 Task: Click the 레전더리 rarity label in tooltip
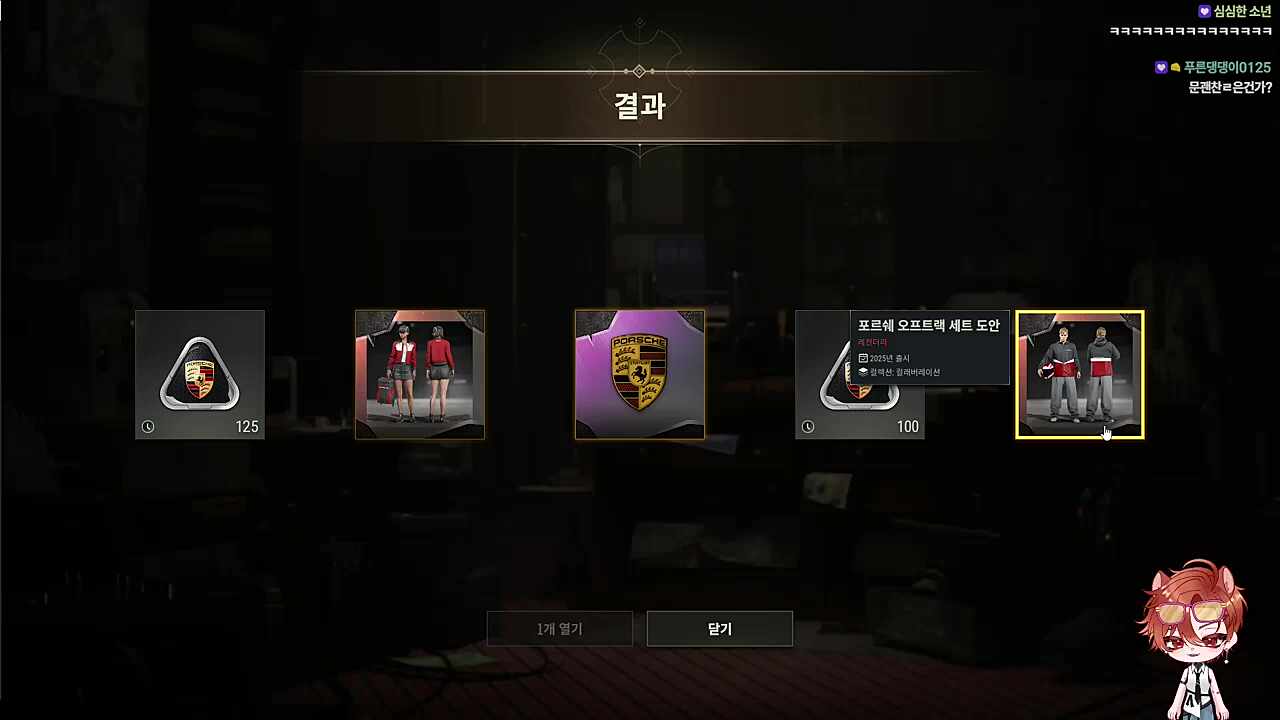[873, 342]
